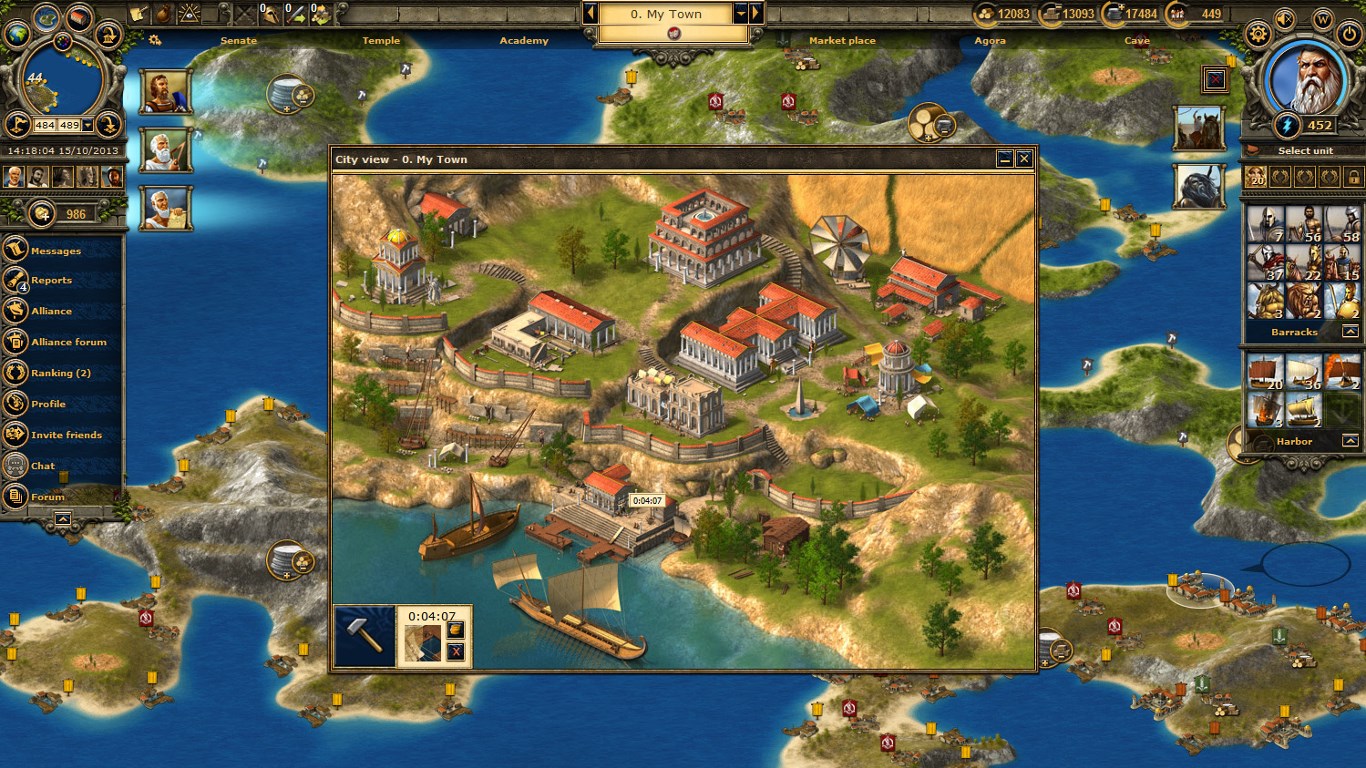The image size is (1366, 768).
Task: Open the Market place quick link
Action: [842, 41]
